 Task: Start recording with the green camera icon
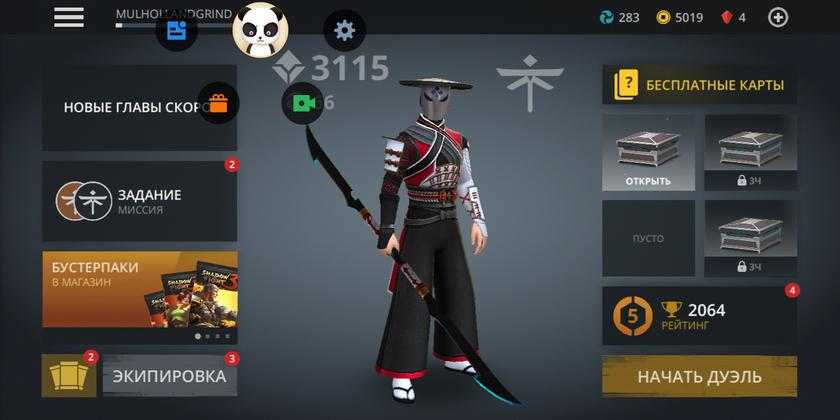coord(302,102)
